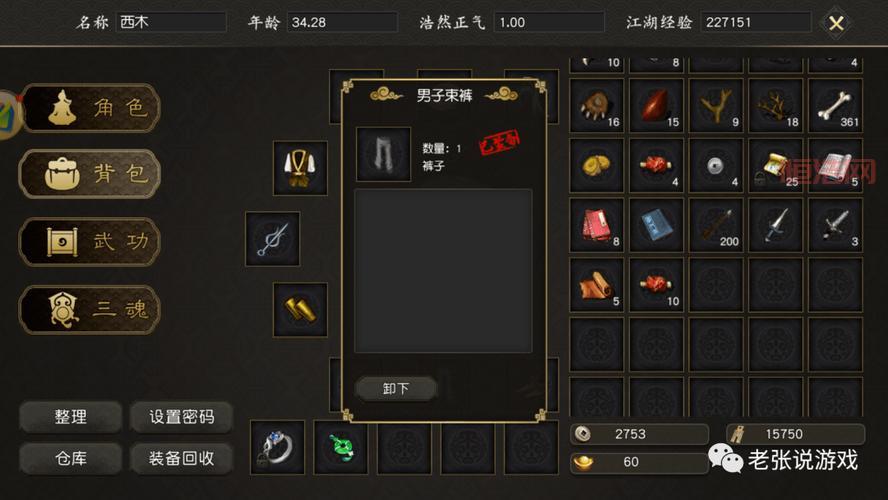888x500 pixels.
Task: Open the 角色 character tab
Action: 90,108
